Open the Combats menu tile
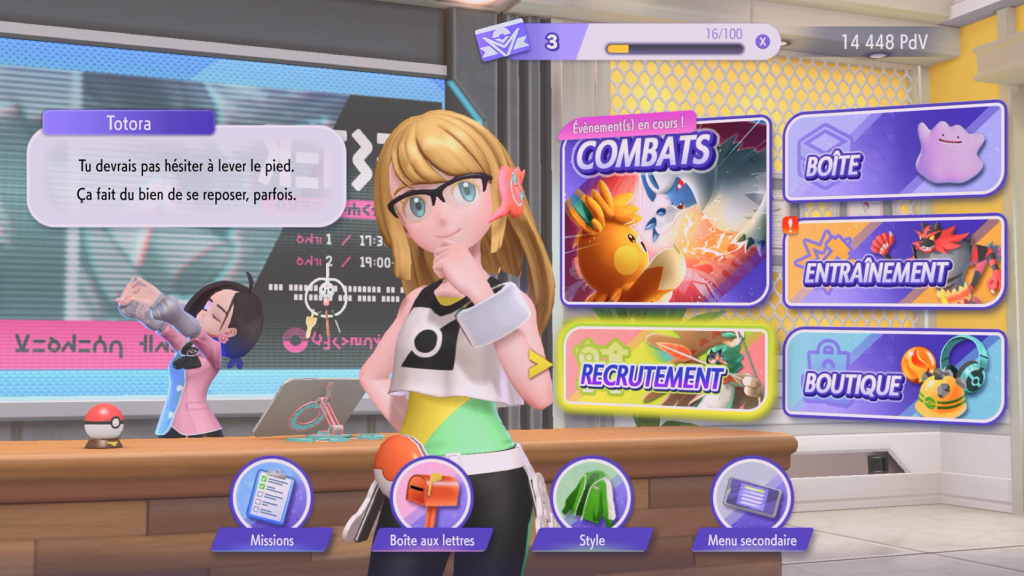The image size is (1024, 576). (x=666, y=217)
